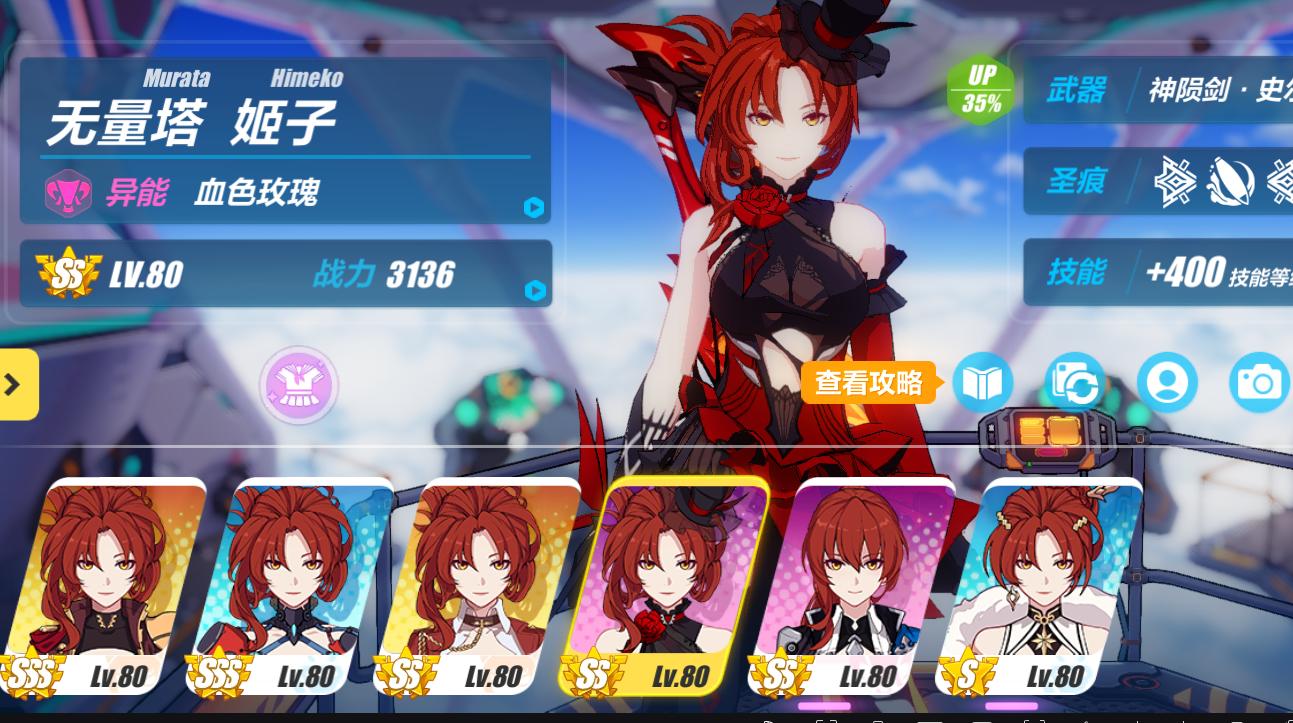Click the SS rank badge next to LV.80

(x=66, y=273)
